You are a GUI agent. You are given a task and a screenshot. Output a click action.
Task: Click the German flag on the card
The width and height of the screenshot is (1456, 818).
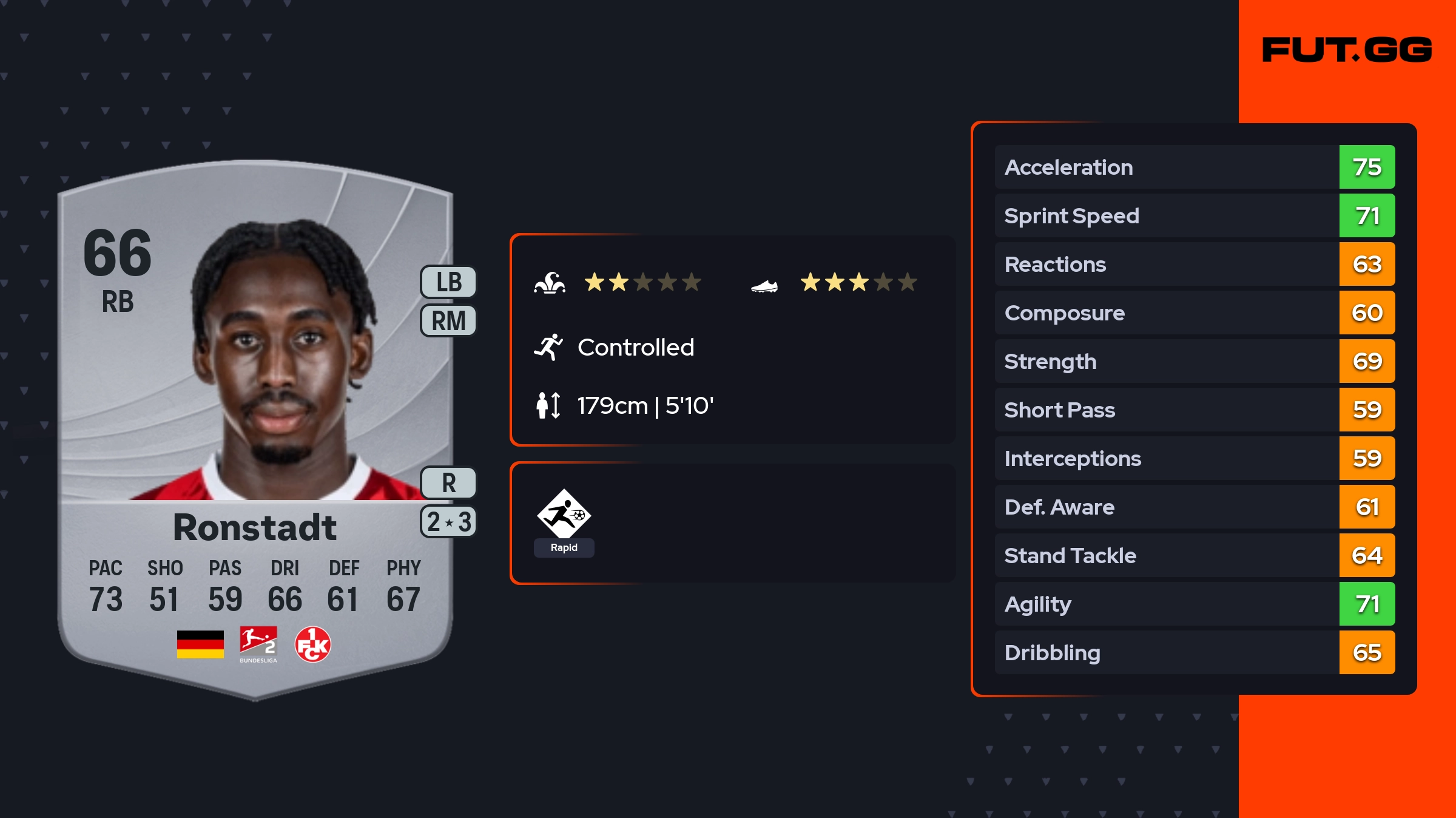200,644
